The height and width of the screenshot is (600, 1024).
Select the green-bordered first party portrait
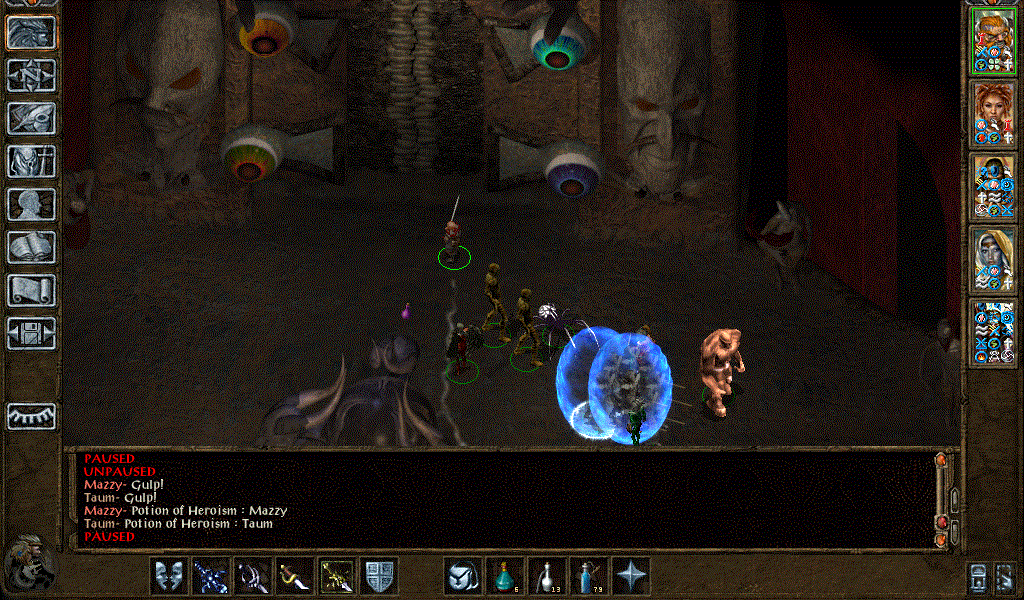coord(994,41)
